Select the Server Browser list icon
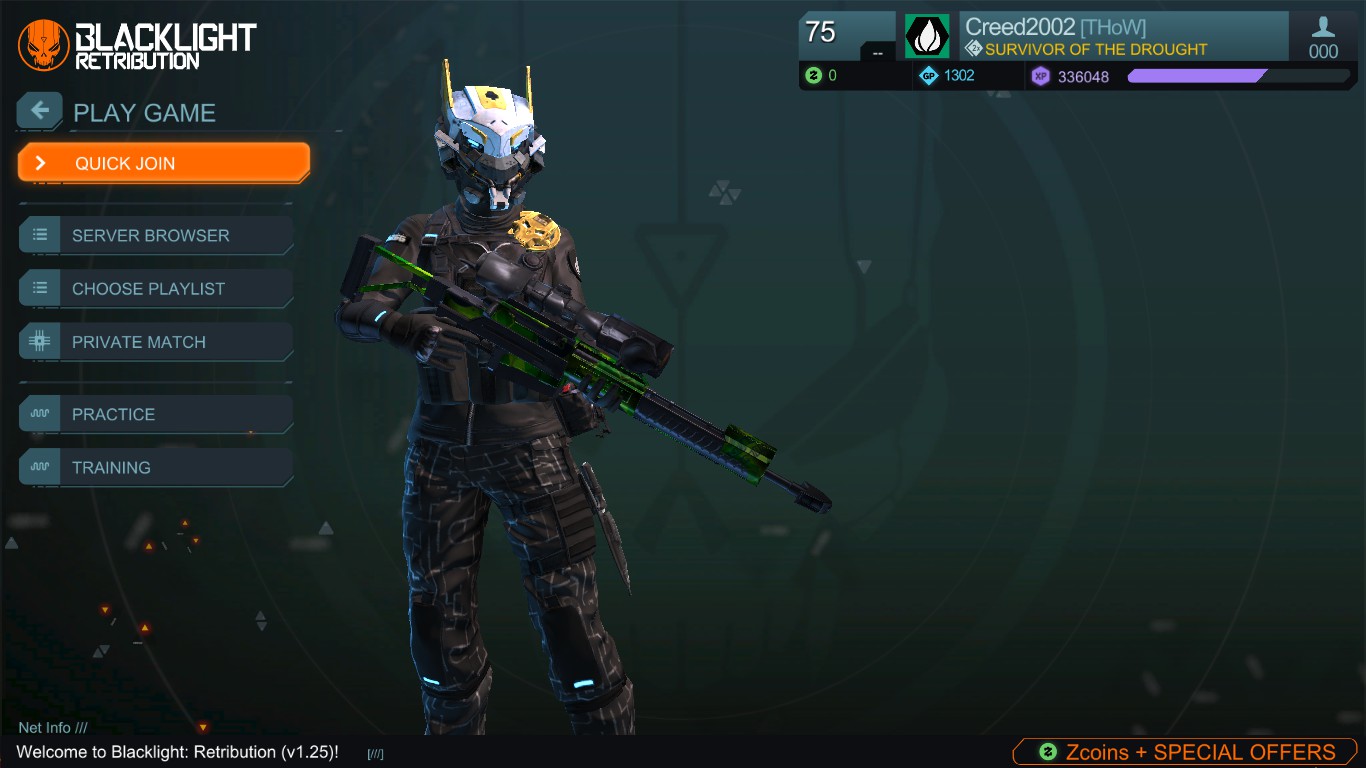 click(38, 235)
